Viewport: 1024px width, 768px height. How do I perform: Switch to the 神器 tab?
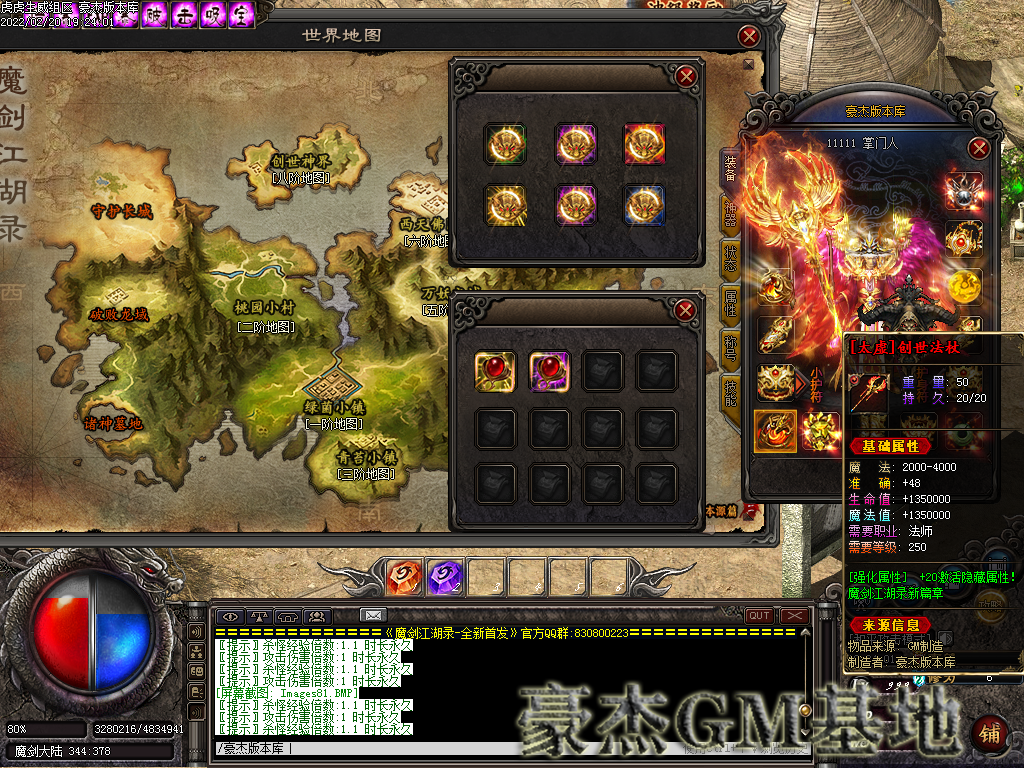730,213
